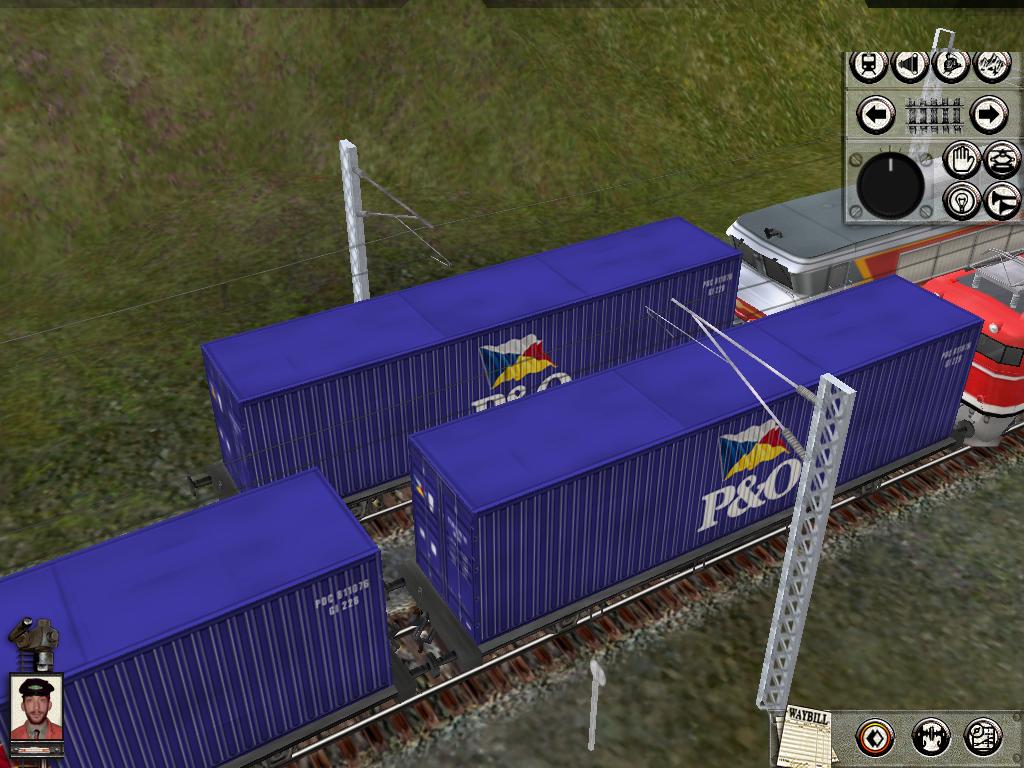Set direction with the right arrow button

click(988, 115)
